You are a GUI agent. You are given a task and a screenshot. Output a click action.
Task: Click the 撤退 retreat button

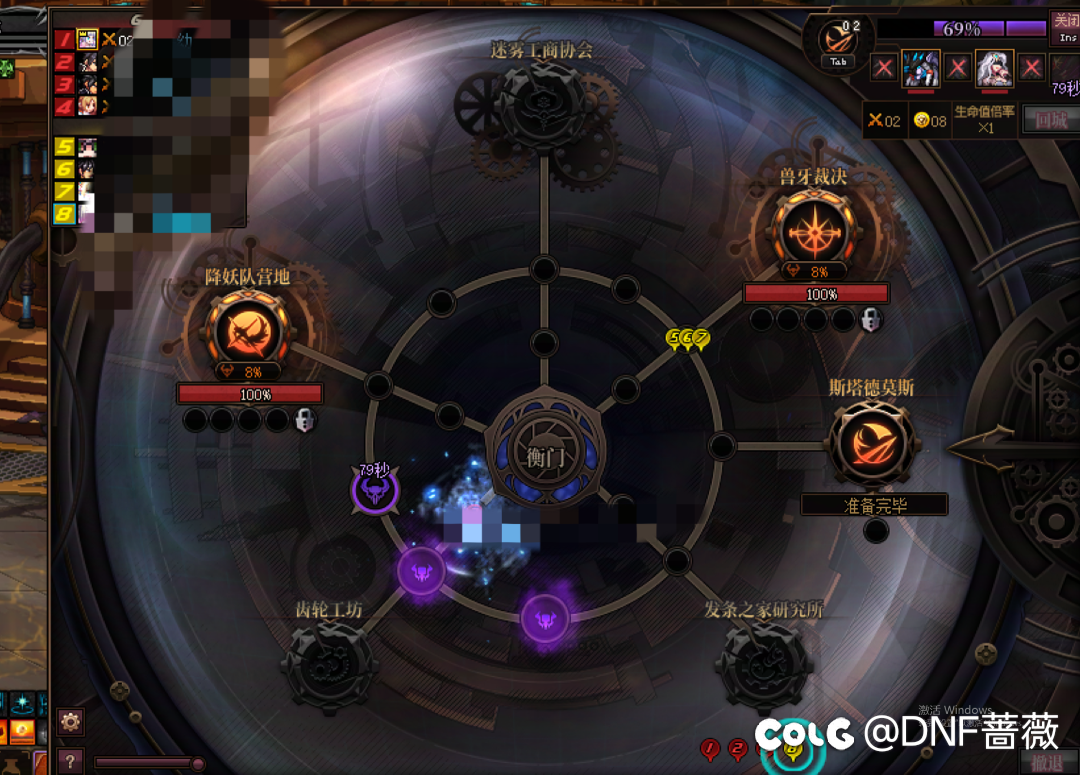point(1047,762)
